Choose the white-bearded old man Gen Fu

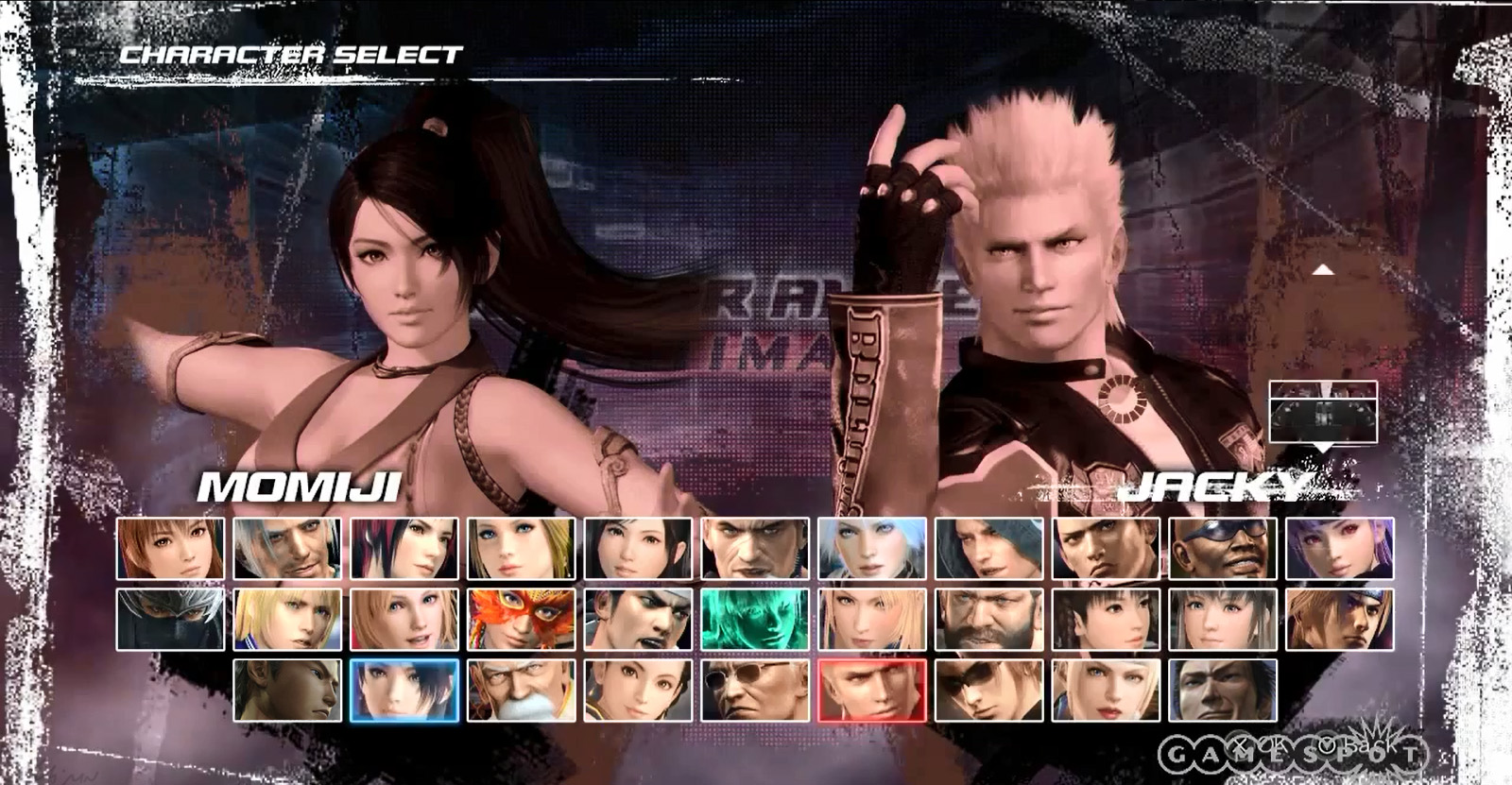521,691
